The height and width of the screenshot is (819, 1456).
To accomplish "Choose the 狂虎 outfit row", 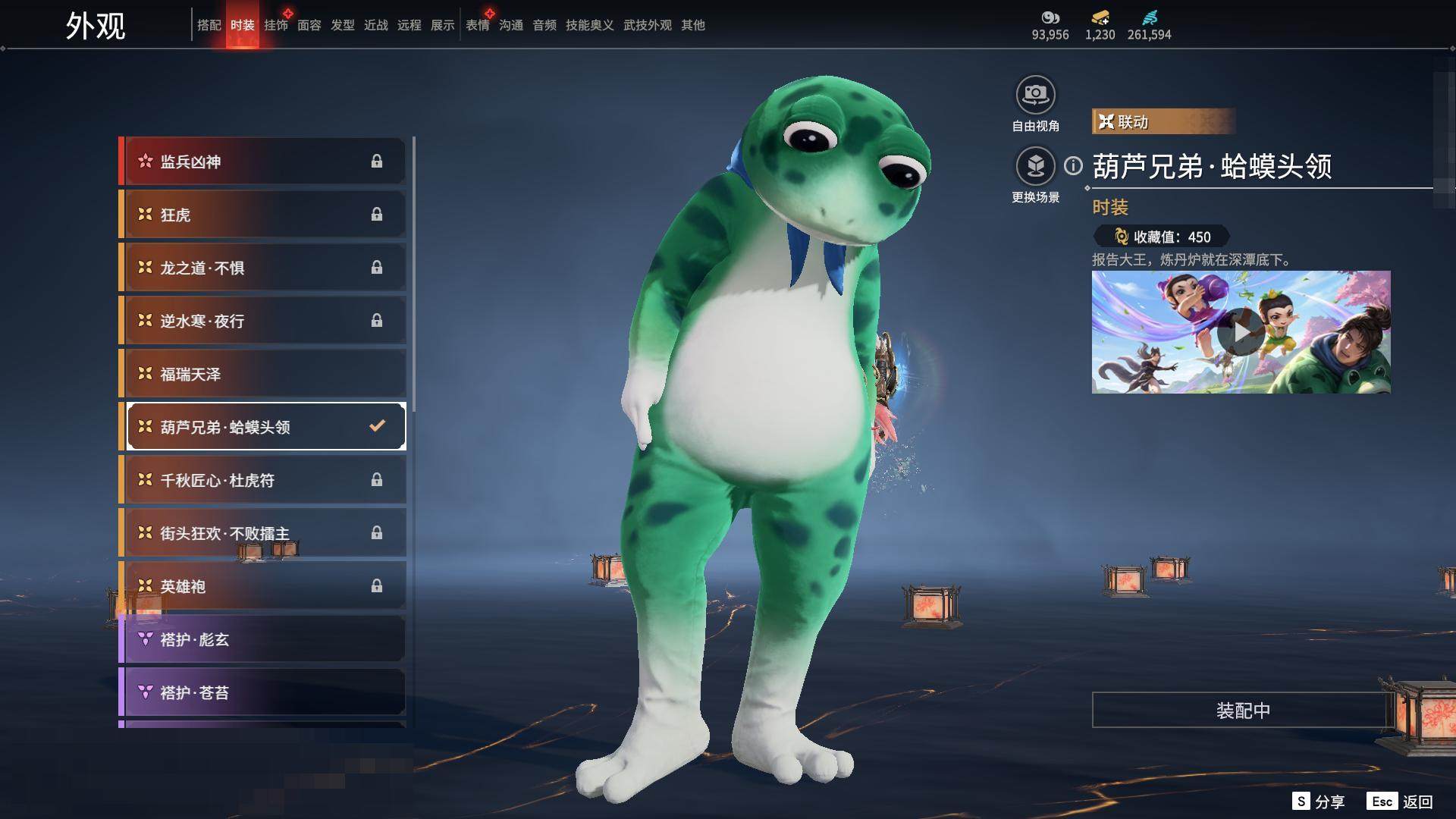I will coord(262,215).
